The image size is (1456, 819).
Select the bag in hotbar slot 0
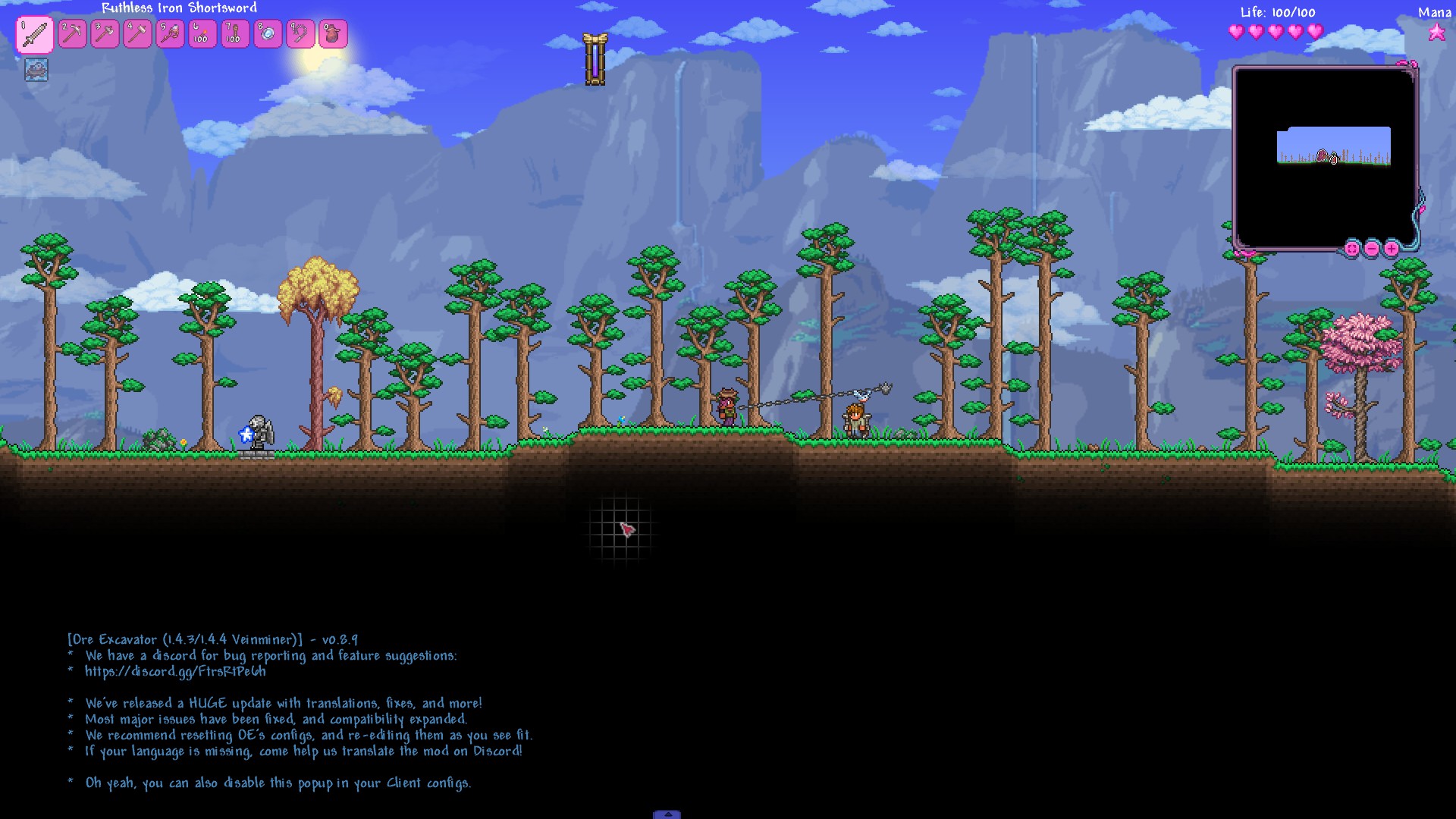pos(334,34)
